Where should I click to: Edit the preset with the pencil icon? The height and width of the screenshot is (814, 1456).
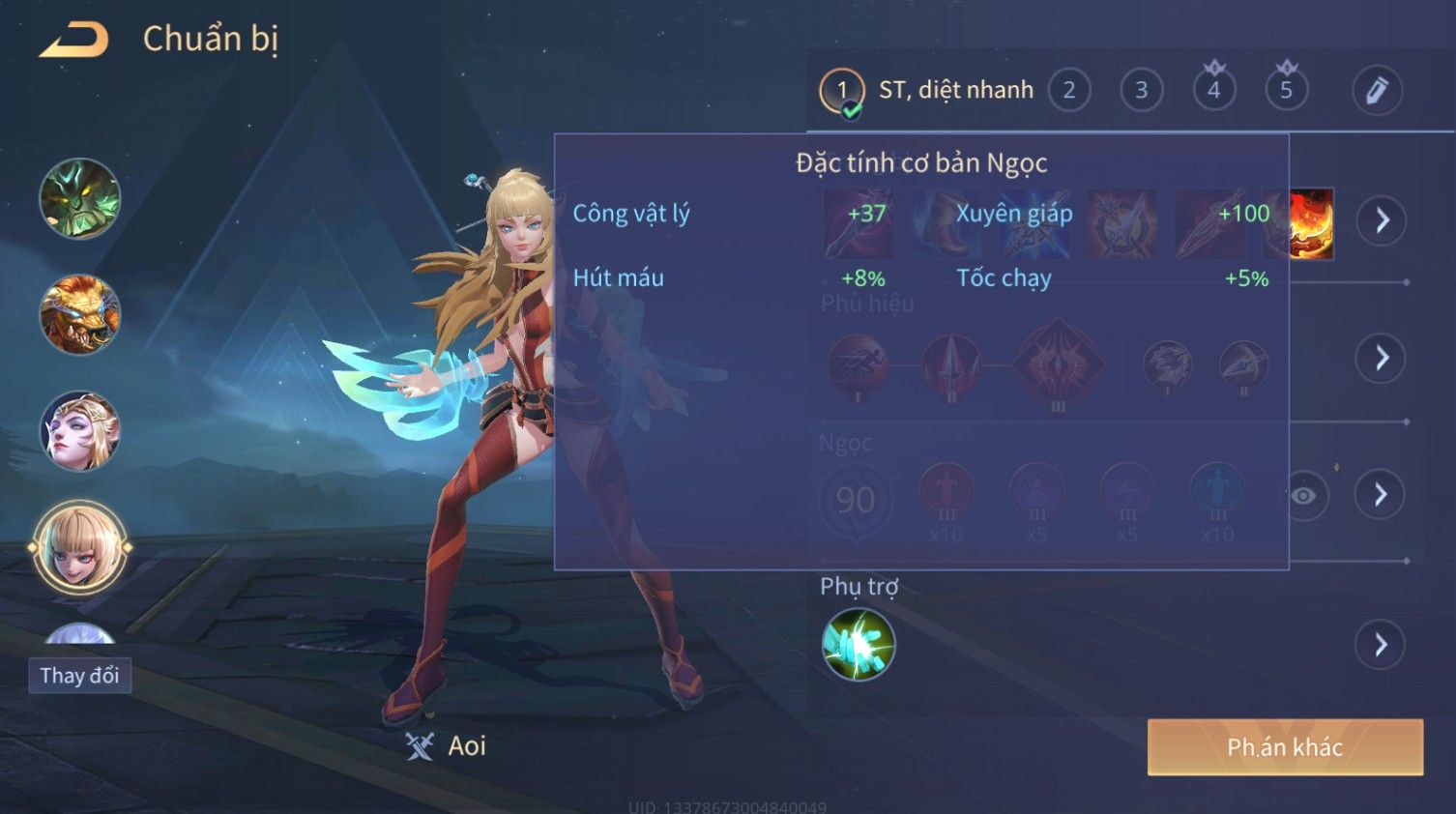(x=1377, y=91)
